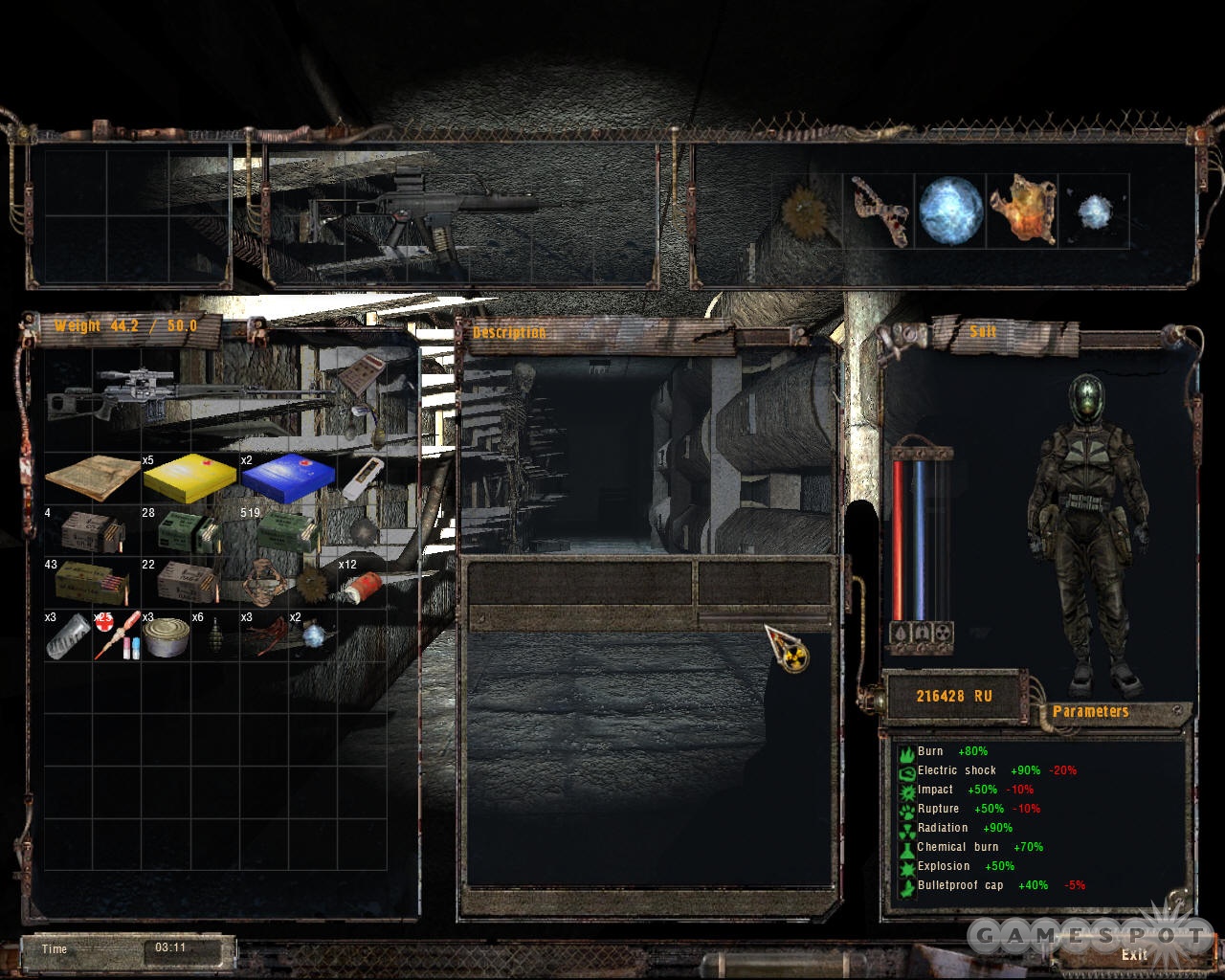Select the large blue orb belt artifact
The image size is (1225, 980).
(x=950, y=211)
